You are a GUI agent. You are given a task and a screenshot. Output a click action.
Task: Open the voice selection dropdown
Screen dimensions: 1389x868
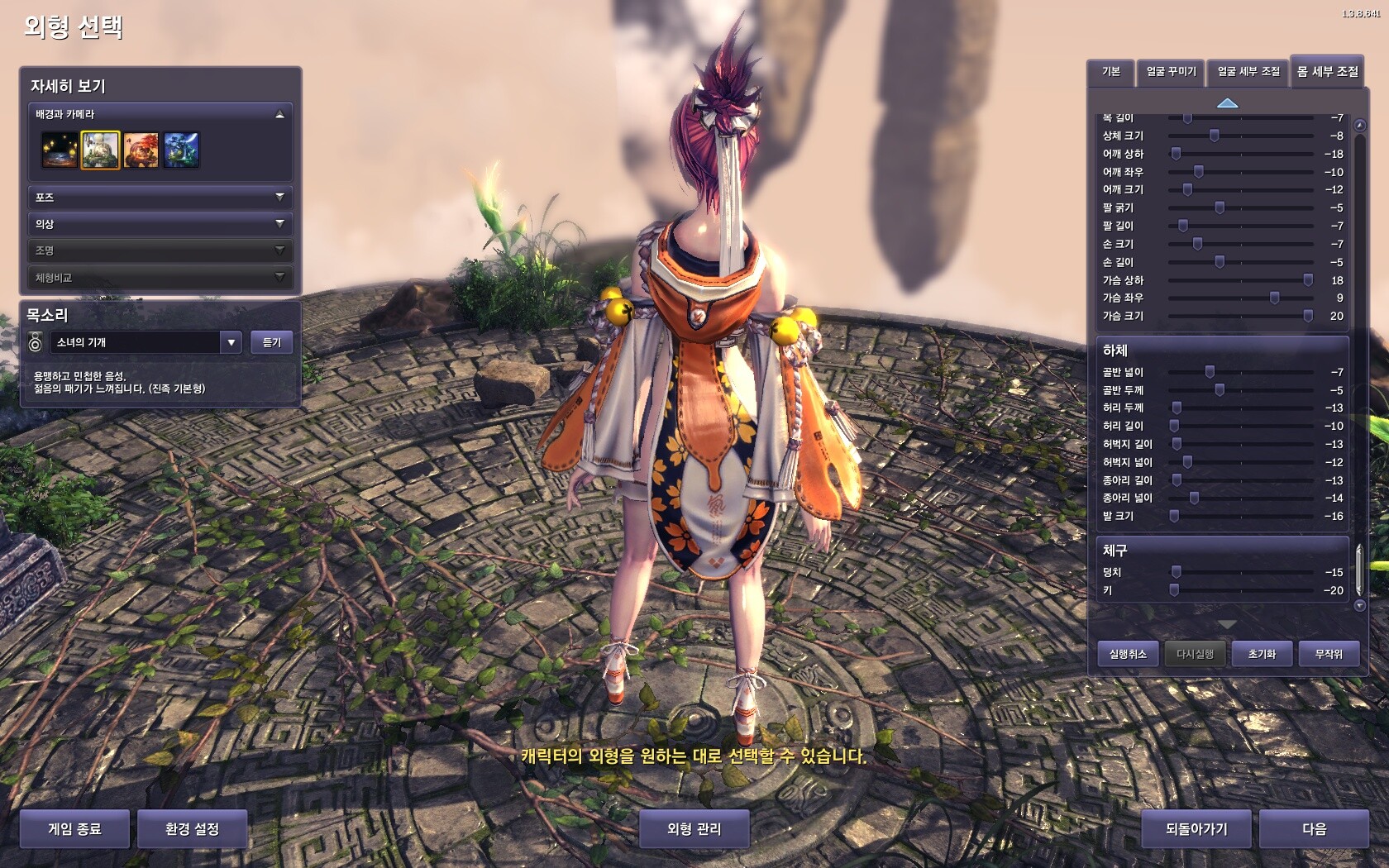(231, 342)
